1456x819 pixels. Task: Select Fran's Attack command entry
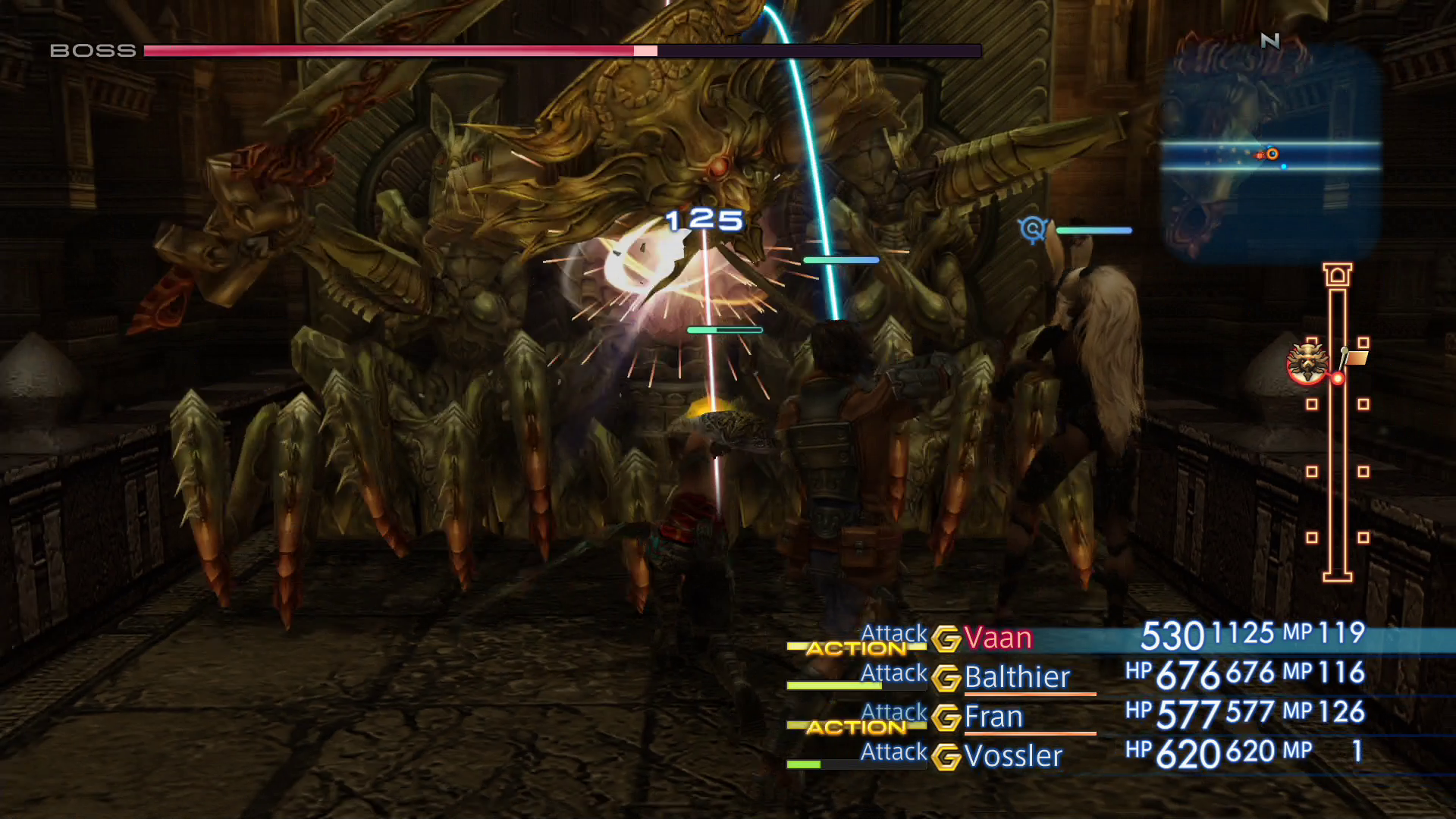pos(893,713)
